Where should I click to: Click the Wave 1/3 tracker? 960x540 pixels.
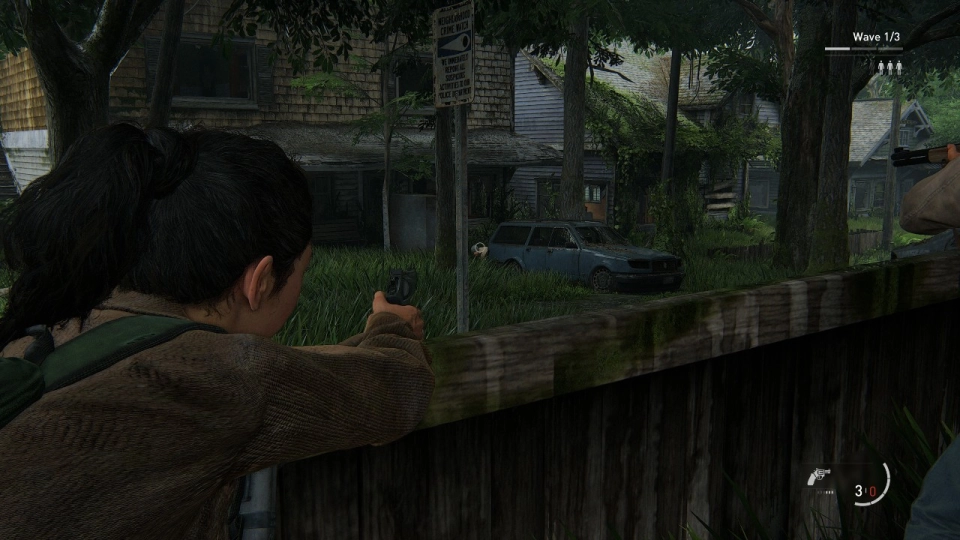(x=877, y=37)
